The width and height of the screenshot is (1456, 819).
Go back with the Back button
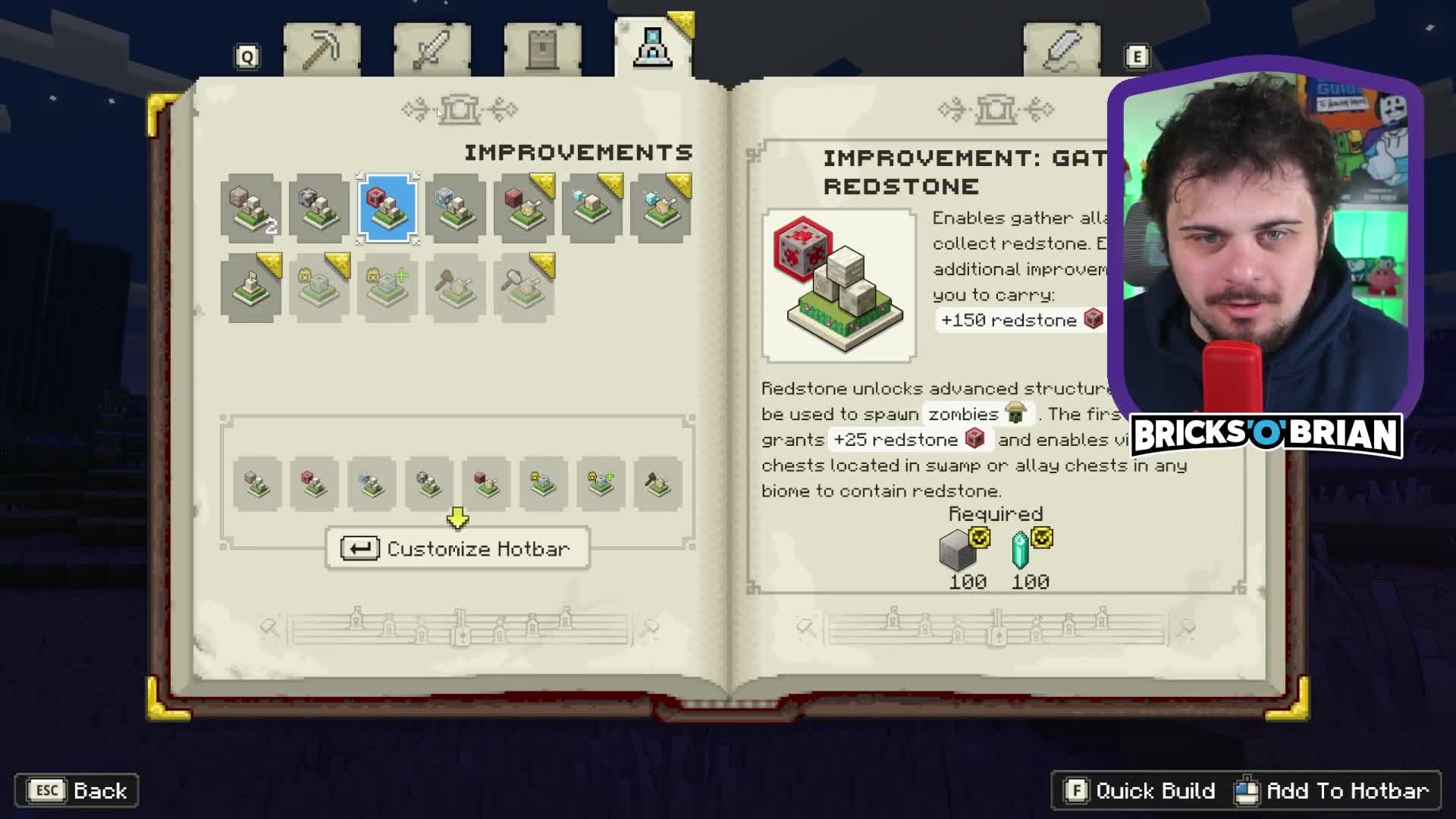[77, 791]
